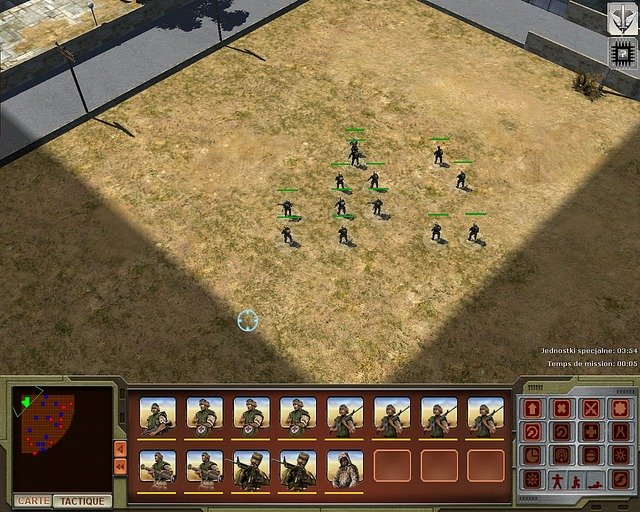
Task: Switch to the CARTE tab
Action: pos(31,500)
